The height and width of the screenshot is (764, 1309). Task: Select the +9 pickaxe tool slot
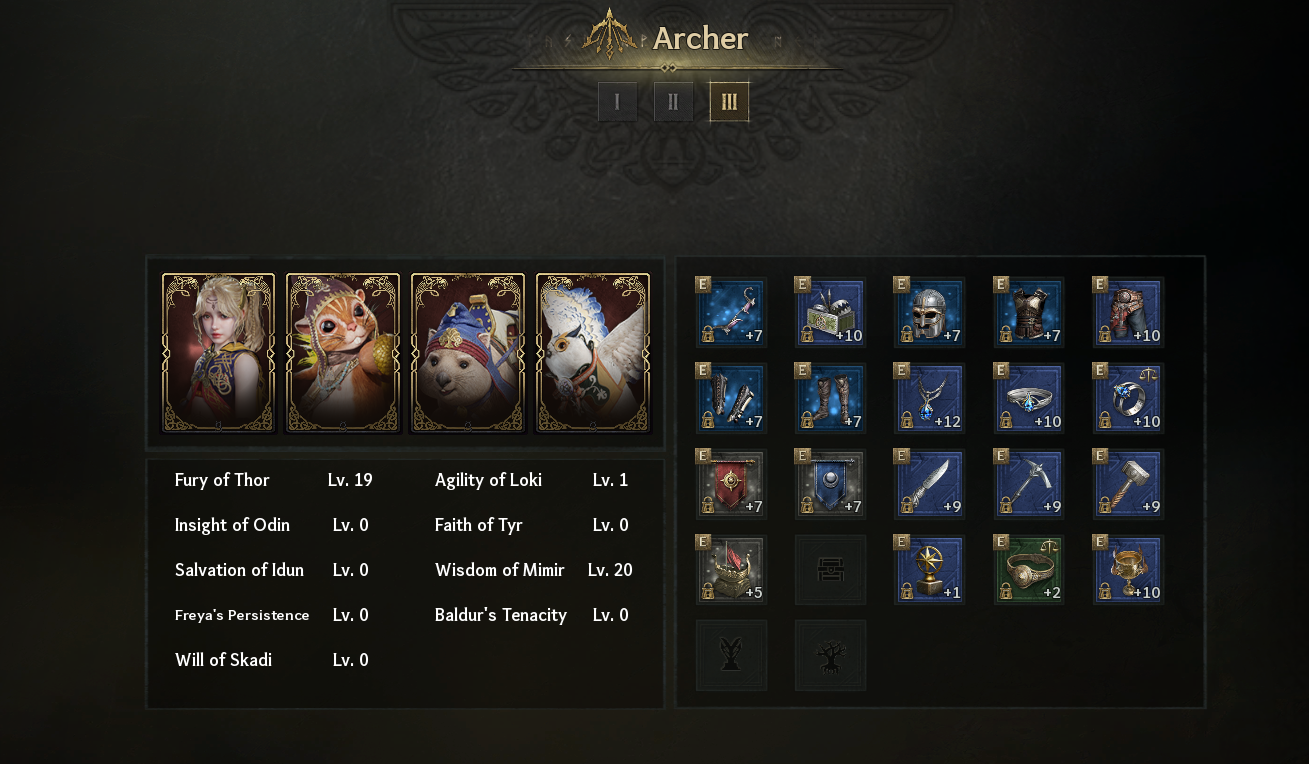click(x=1030, y=485)
